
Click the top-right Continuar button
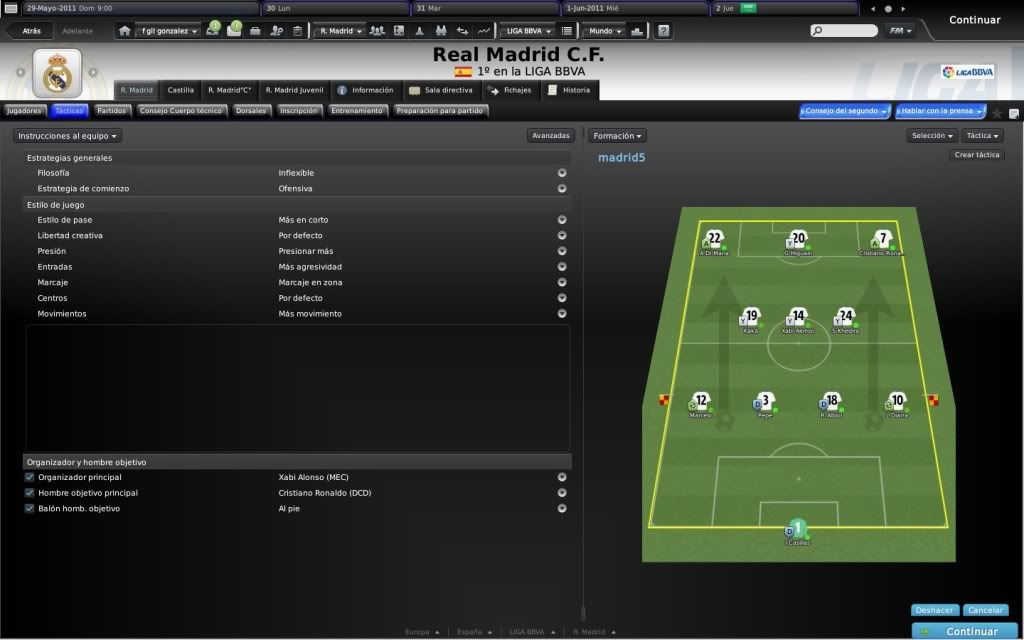tap(973, 20)
